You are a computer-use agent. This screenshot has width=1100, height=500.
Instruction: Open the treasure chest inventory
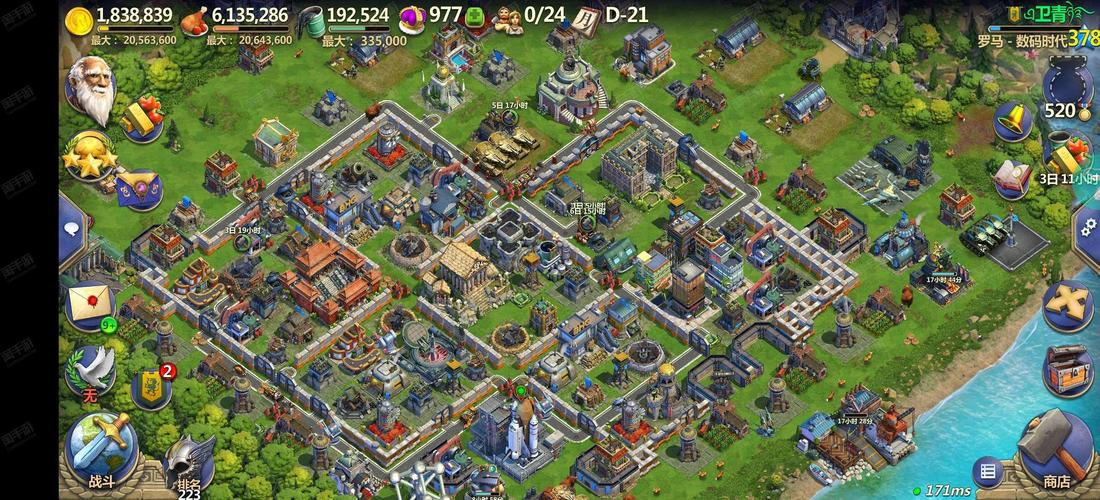[x=1067, y=369]
